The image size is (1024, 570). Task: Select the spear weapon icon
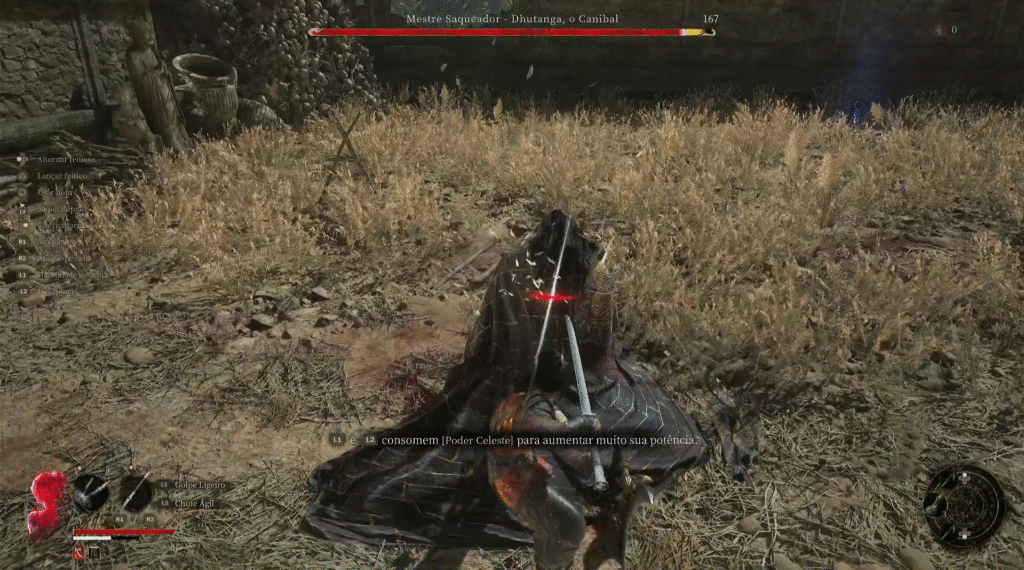[136, 492]
